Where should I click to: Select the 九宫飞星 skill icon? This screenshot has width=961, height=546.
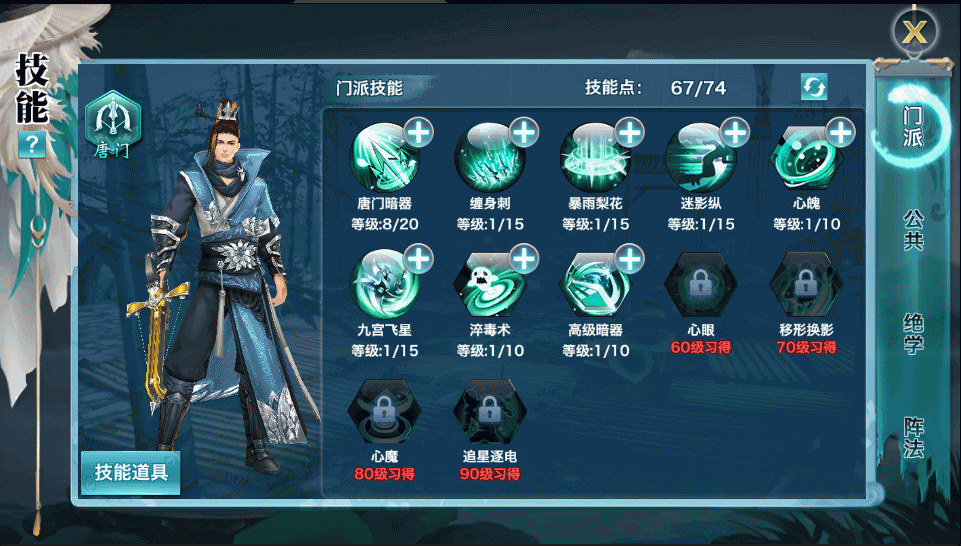(x=383, y=285)
